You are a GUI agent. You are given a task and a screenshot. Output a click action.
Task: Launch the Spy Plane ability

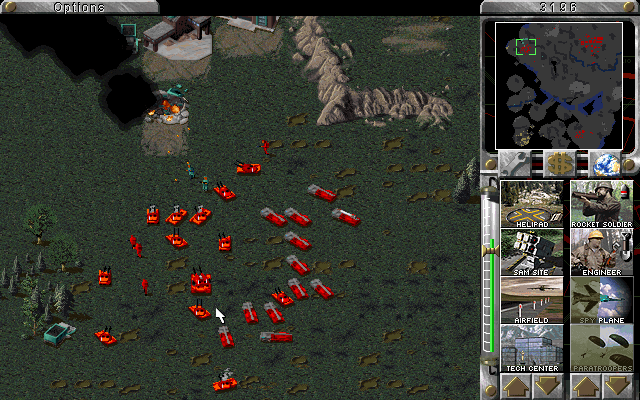pos(602,300)
